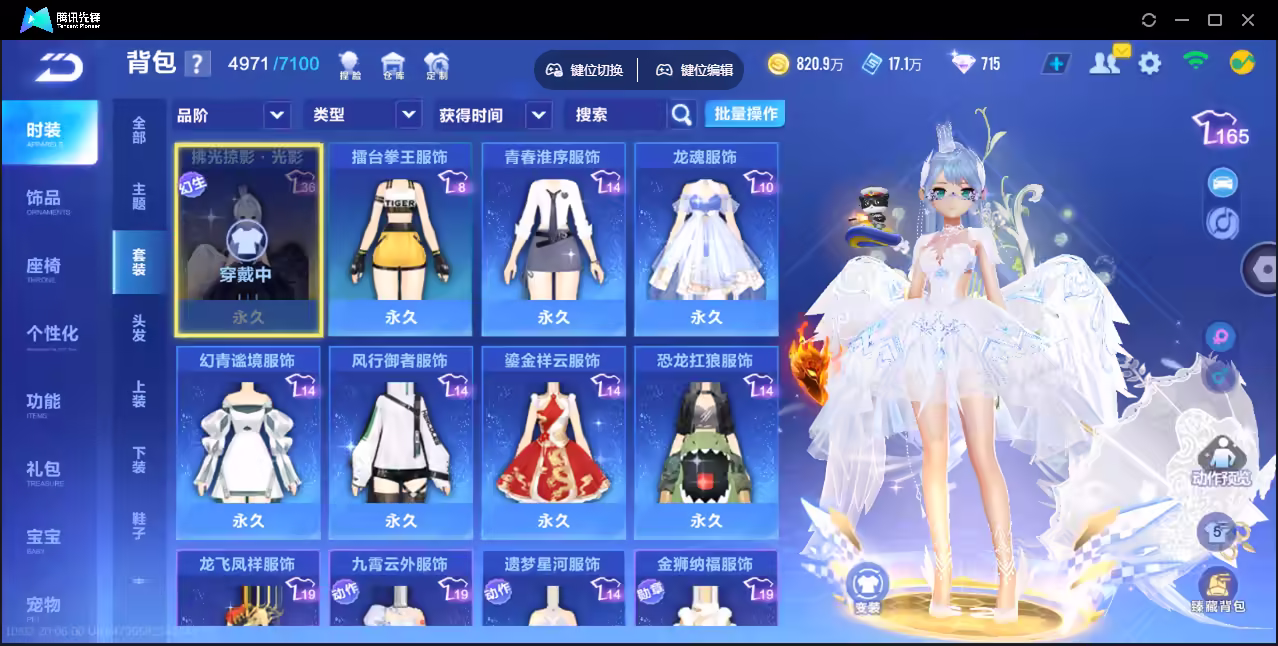Switch to the 头发 hair sub-tab
Viewport: 1278px width, 646px height.
(139, 328)
